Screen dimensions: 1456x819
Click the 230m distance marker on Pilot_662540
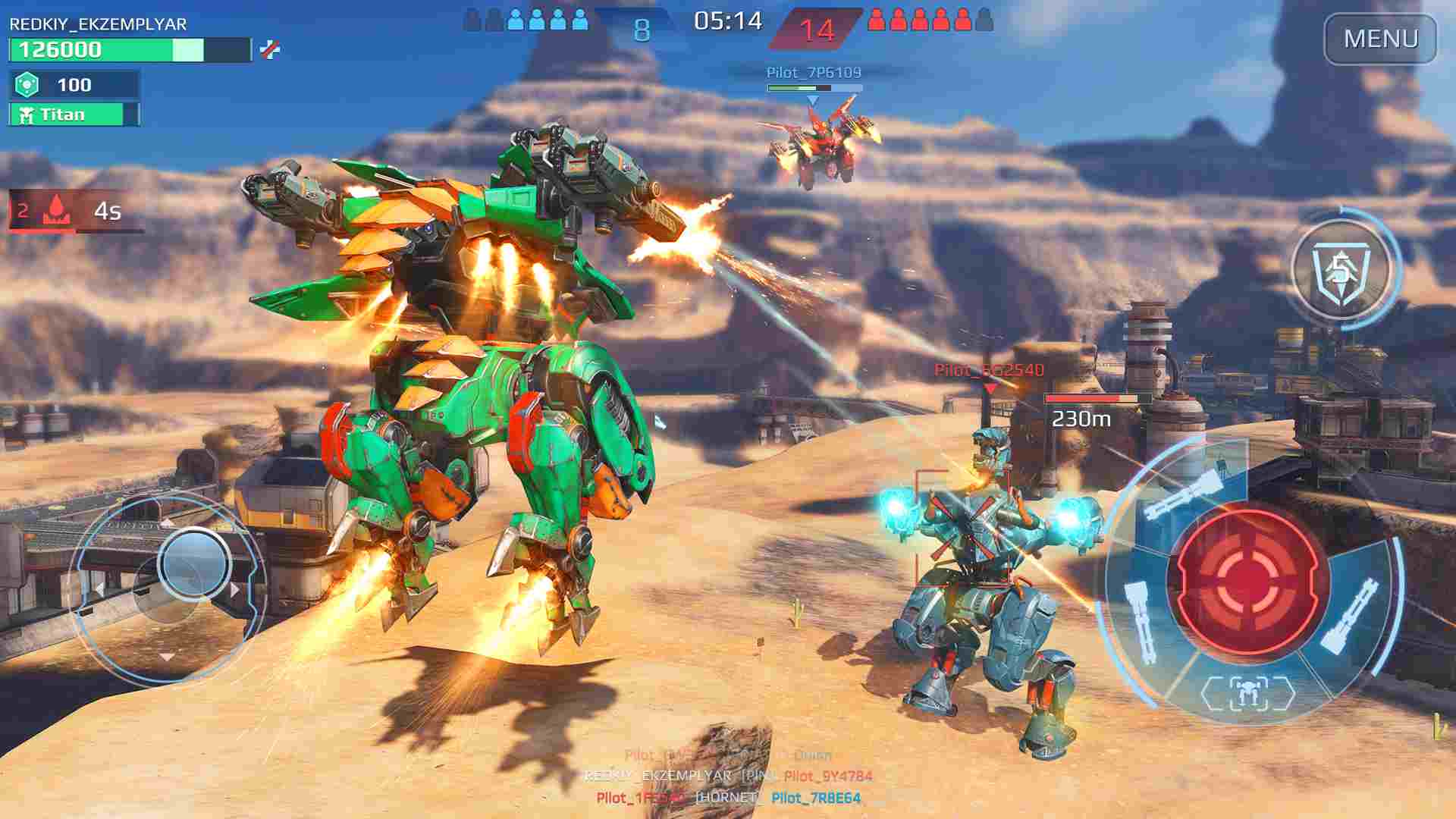1081,419
